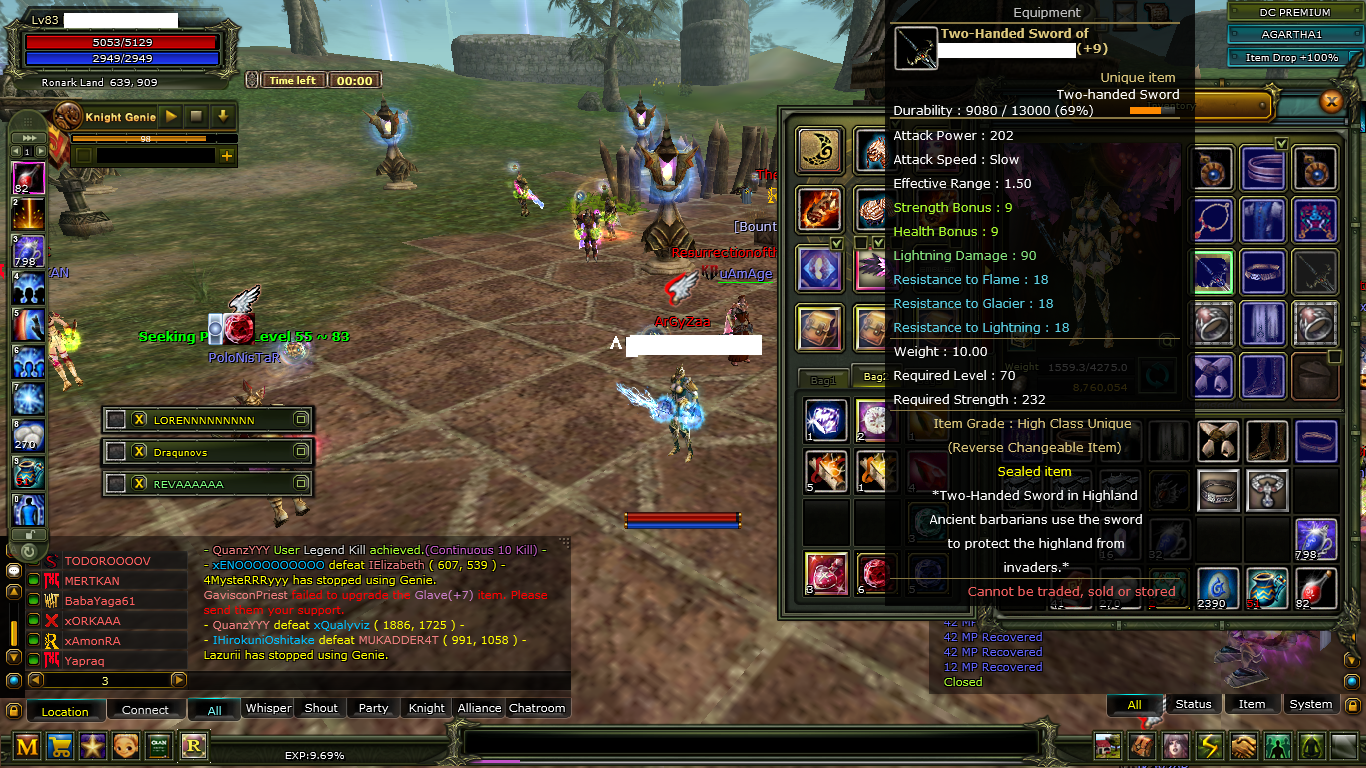Go back a chat page with the left arrow

(34, 681)
